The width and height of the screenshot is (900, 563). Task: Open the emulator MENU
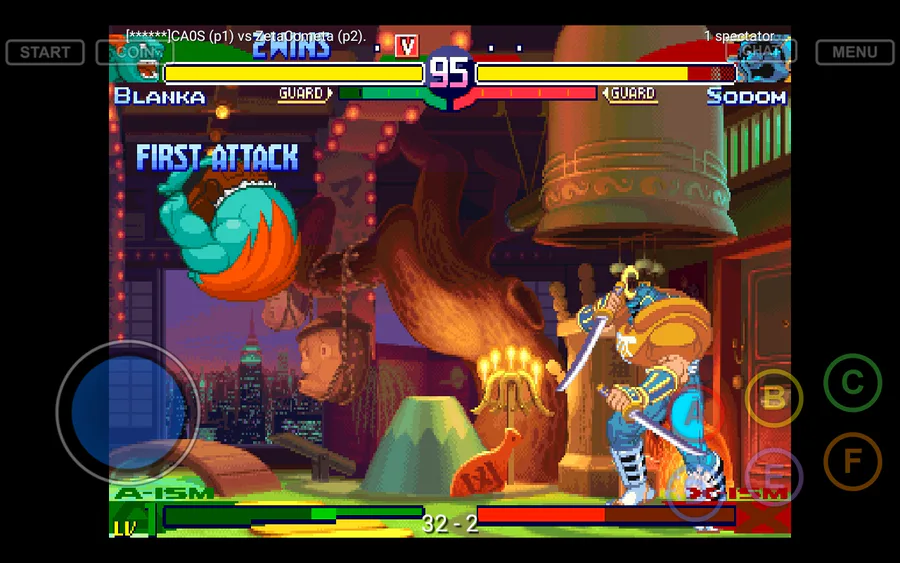point(854,52)
